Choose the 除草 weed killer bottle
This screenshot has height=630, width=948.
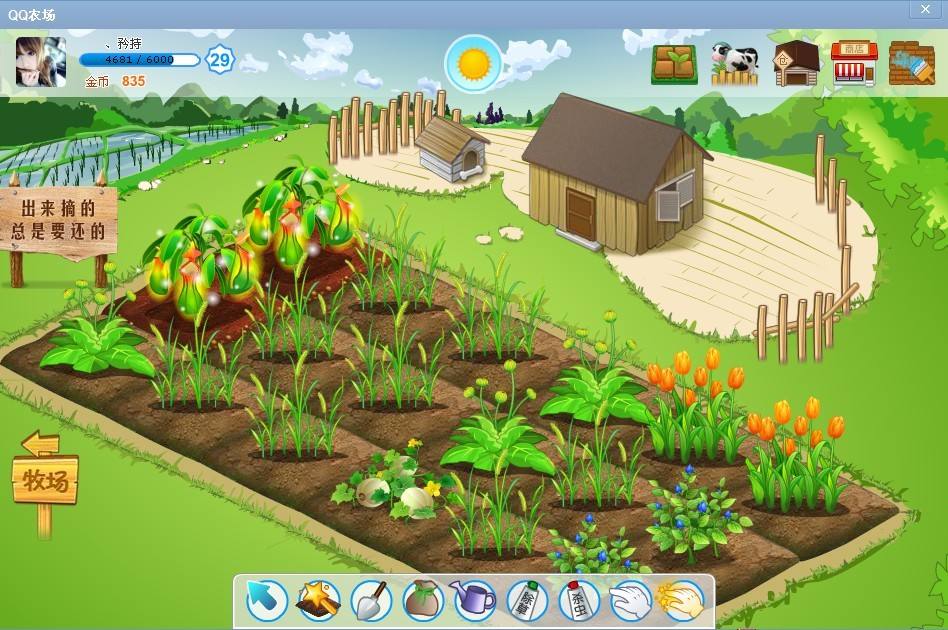(526, 600)
